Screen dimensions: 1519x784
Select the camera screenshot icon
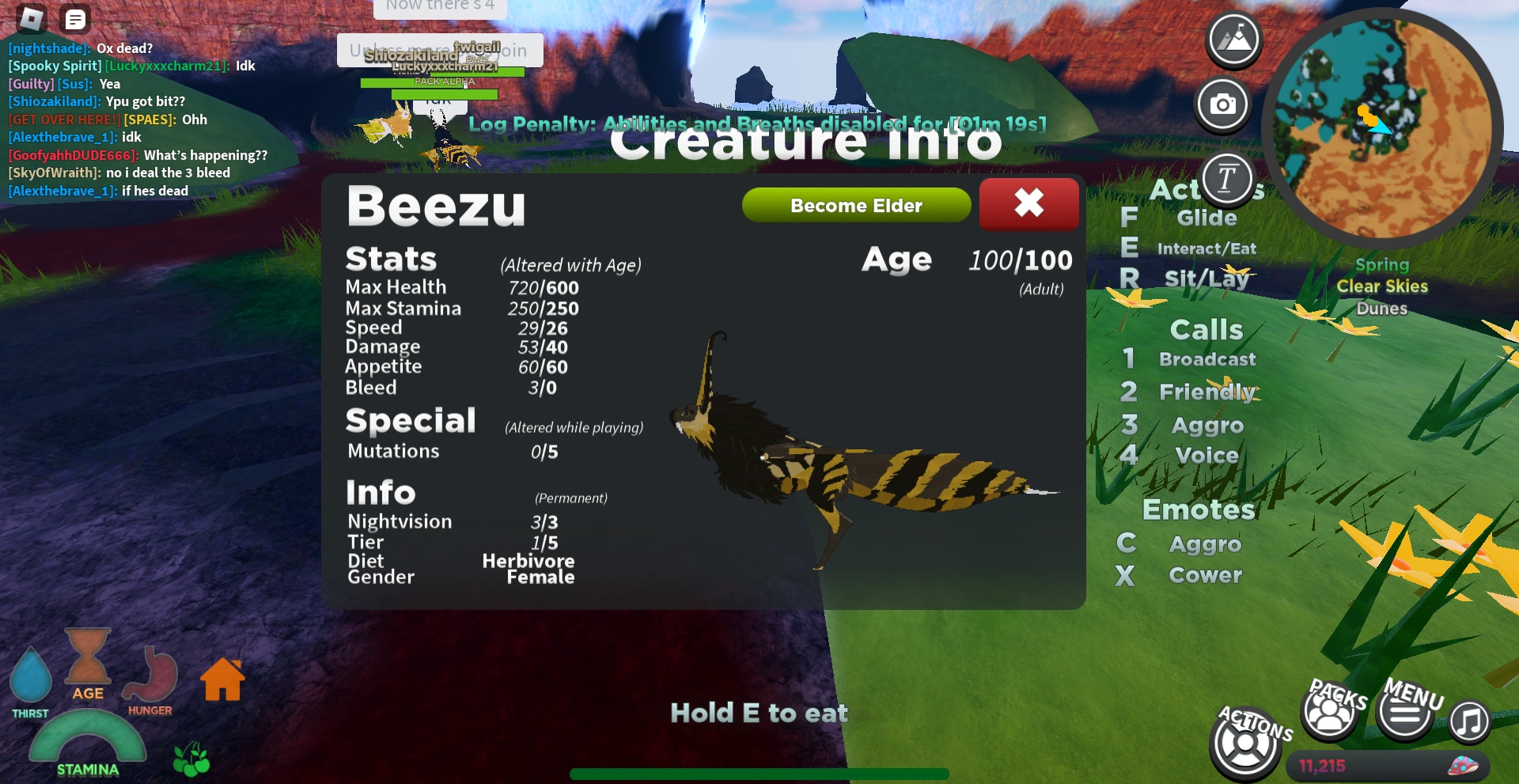click(1222, 104)
